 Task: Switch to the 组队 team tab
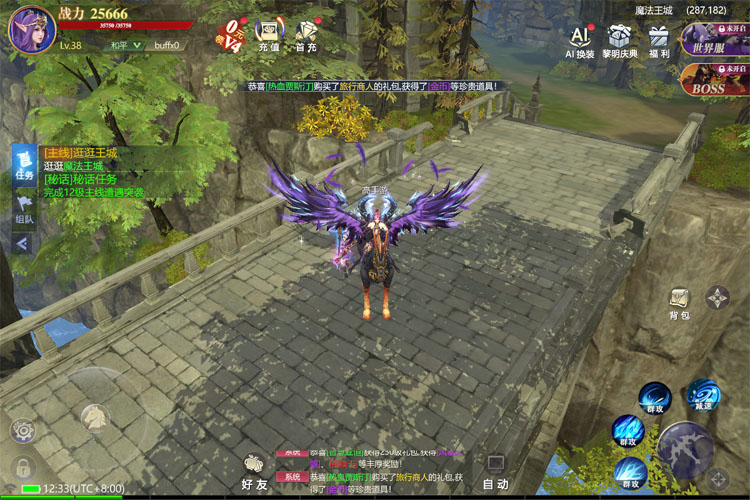pyautogui.click(x=24, y=211)
